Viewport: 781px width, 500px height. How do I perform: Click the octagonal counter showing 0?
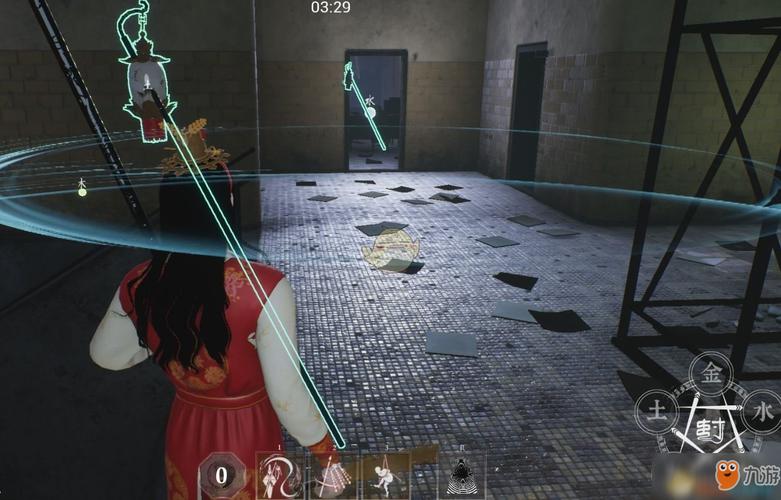(x=221, y=475)
